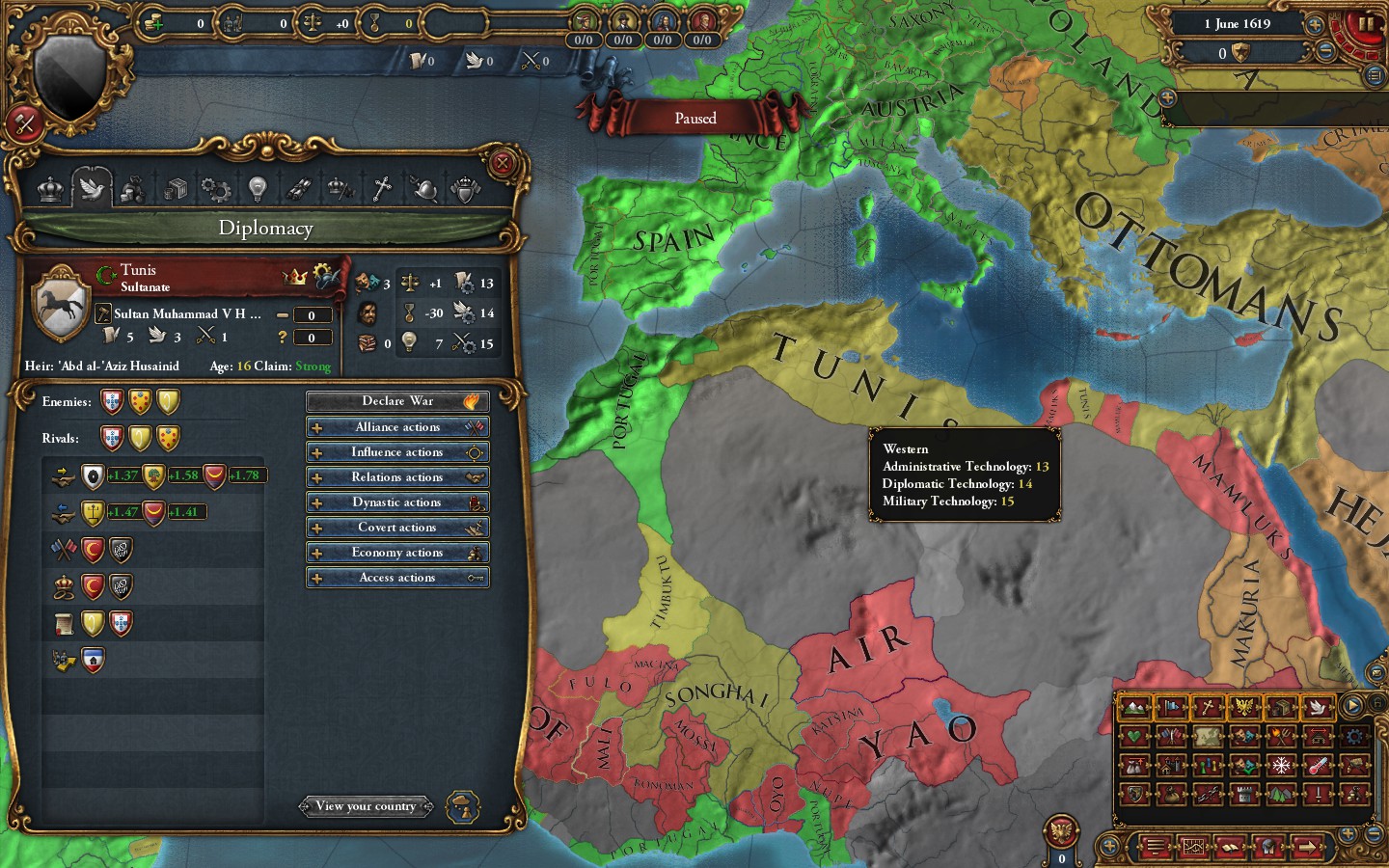Expand the Covert actions section
This screenshot has height=868, width=1389.
(397, 528)
